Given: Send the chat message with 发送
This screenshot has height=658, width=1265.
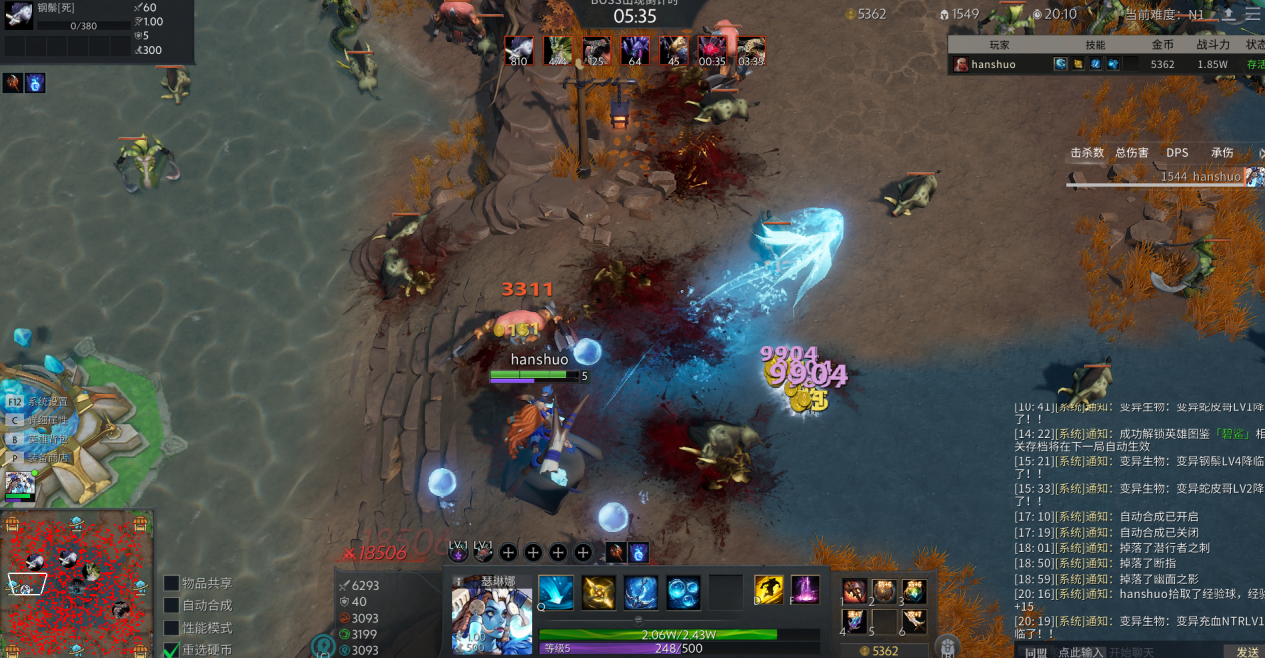Looking at the screenshot, I should pyautogui.click(x=1247, y=652).
